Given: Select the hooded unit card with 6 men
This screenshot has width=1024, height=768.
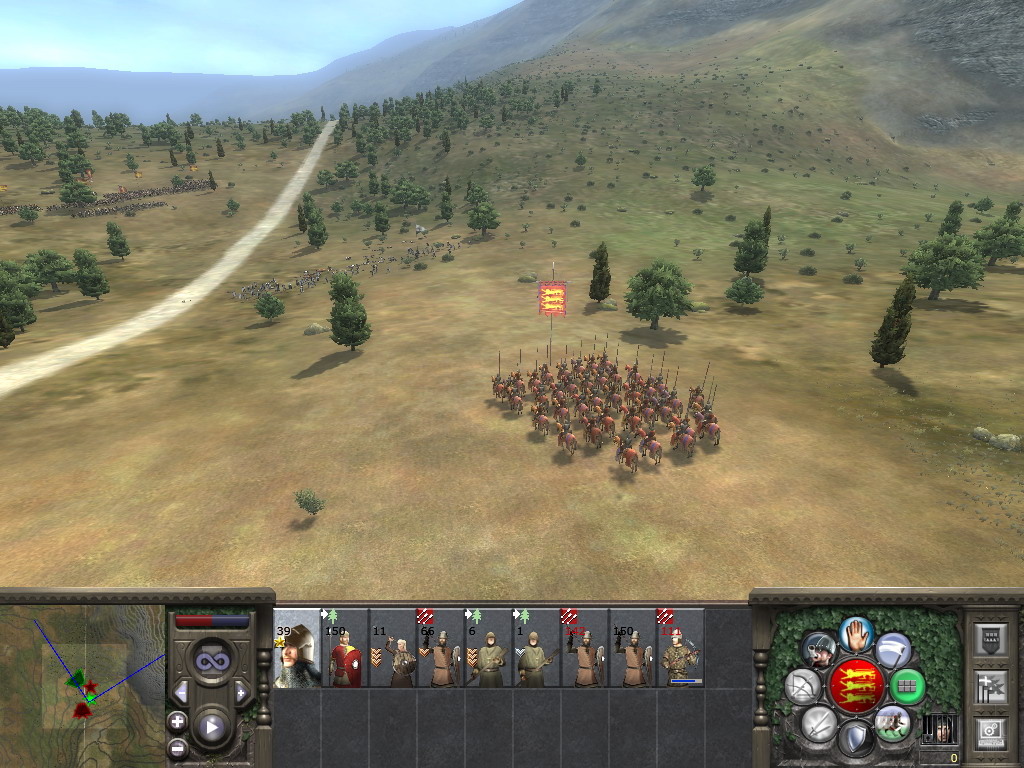Looking at the screenshot, I should (x=489, y=648).
